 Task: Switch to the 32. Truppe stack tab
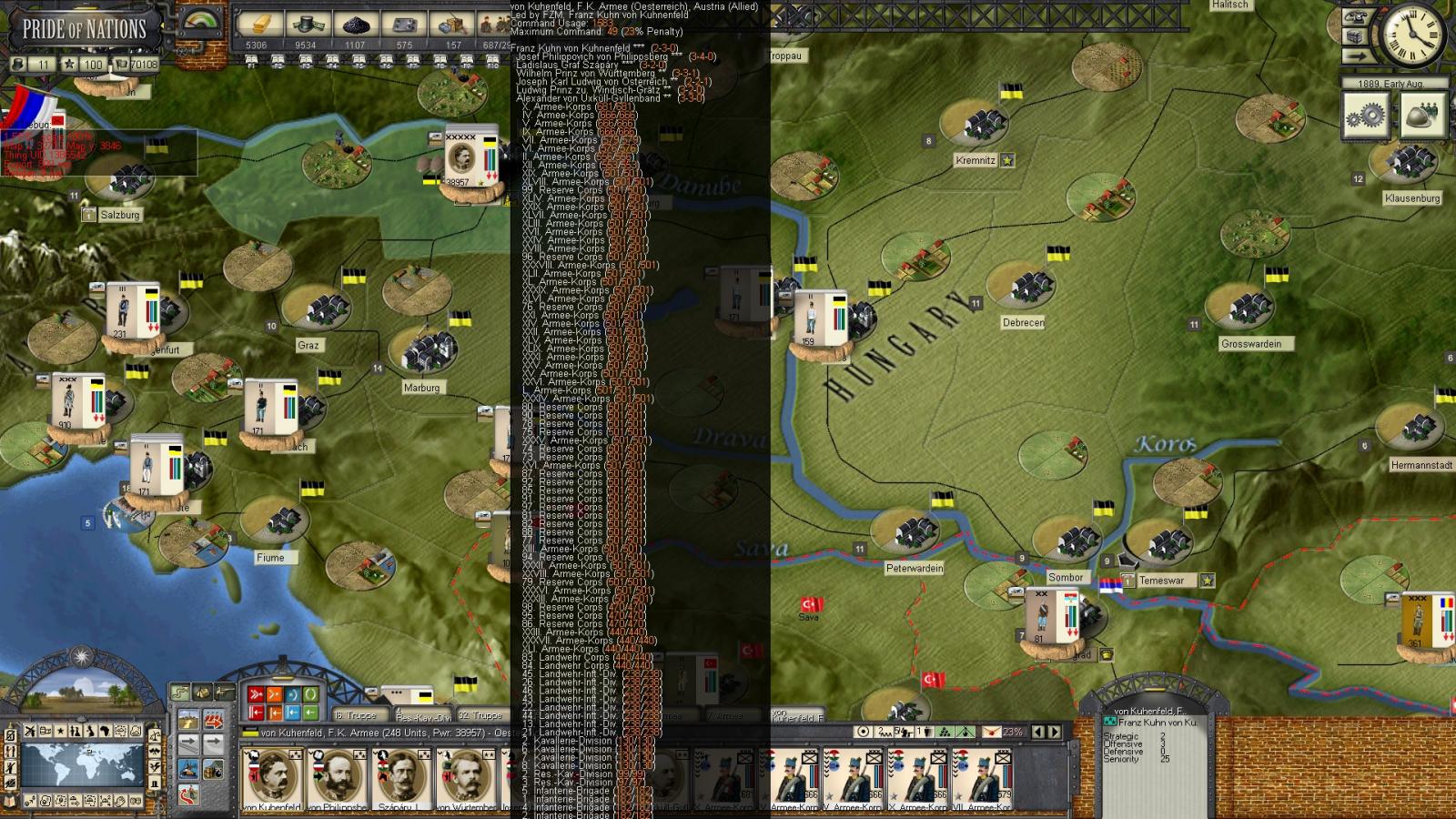point(480,715)
